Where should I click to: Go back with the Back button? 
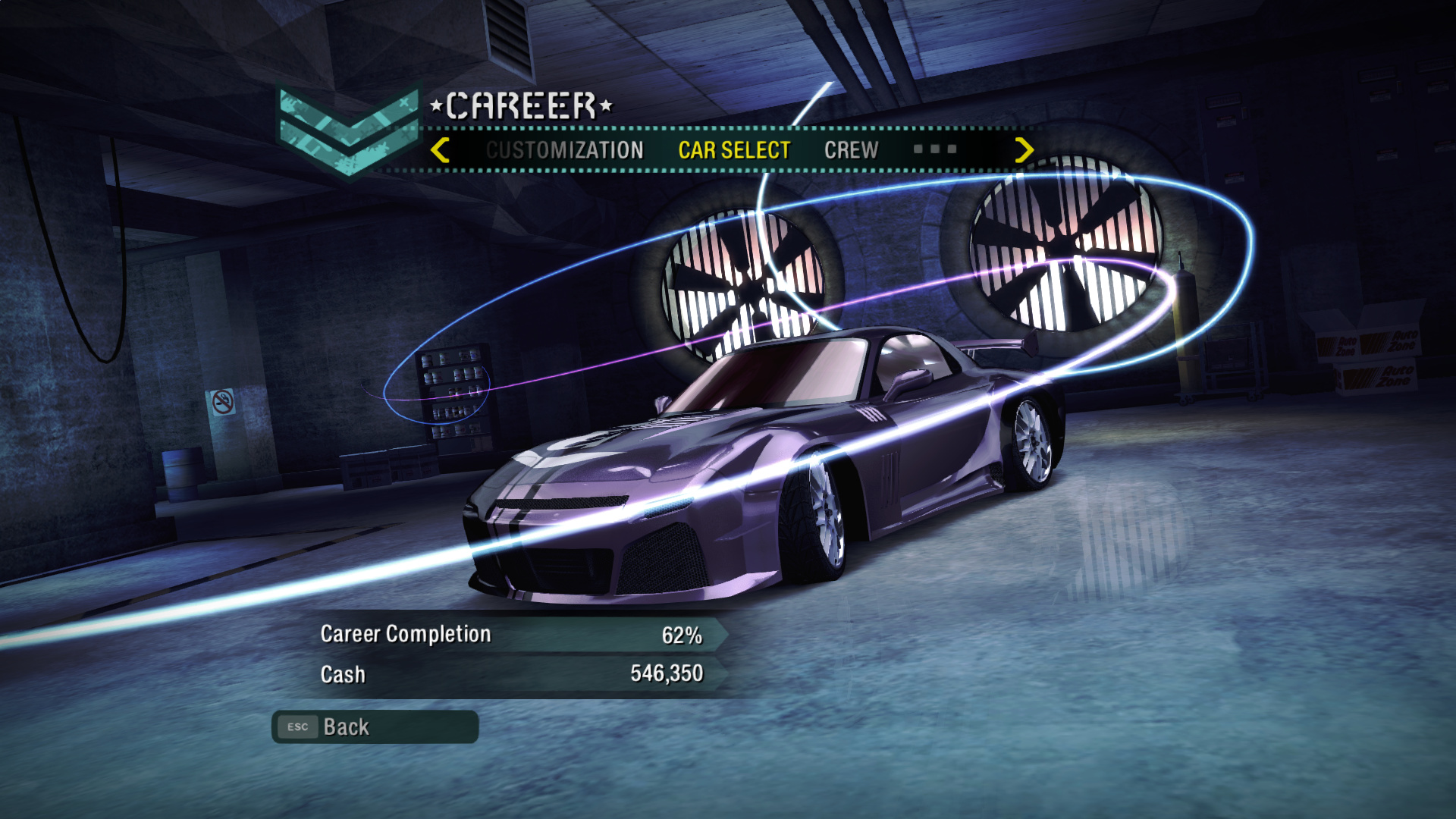(375, 726)
